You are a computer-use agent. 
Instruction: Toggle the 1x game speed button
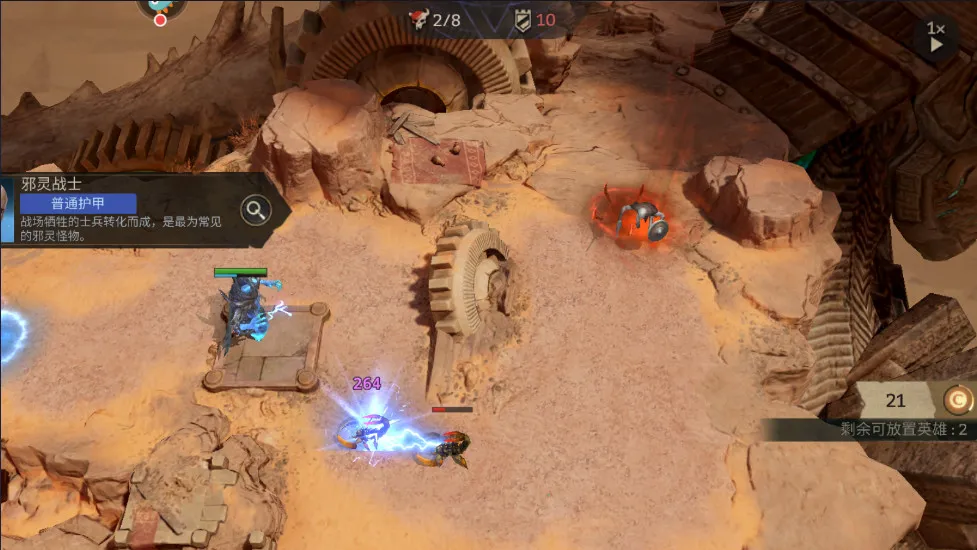[x=936, y=37]
